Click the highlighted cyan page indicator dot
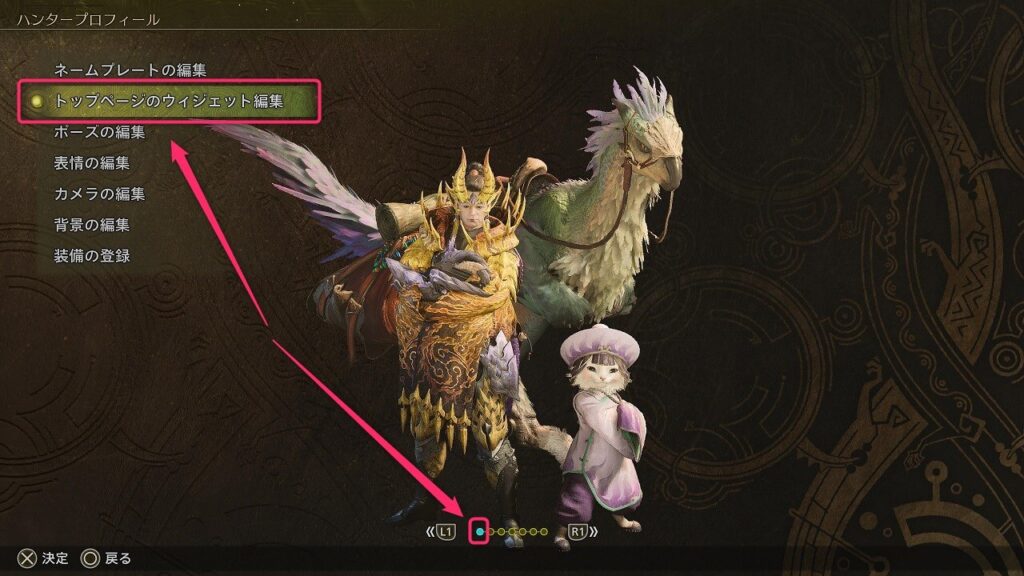This screenshot has width=1024, height=576. (x=480, y=532)
